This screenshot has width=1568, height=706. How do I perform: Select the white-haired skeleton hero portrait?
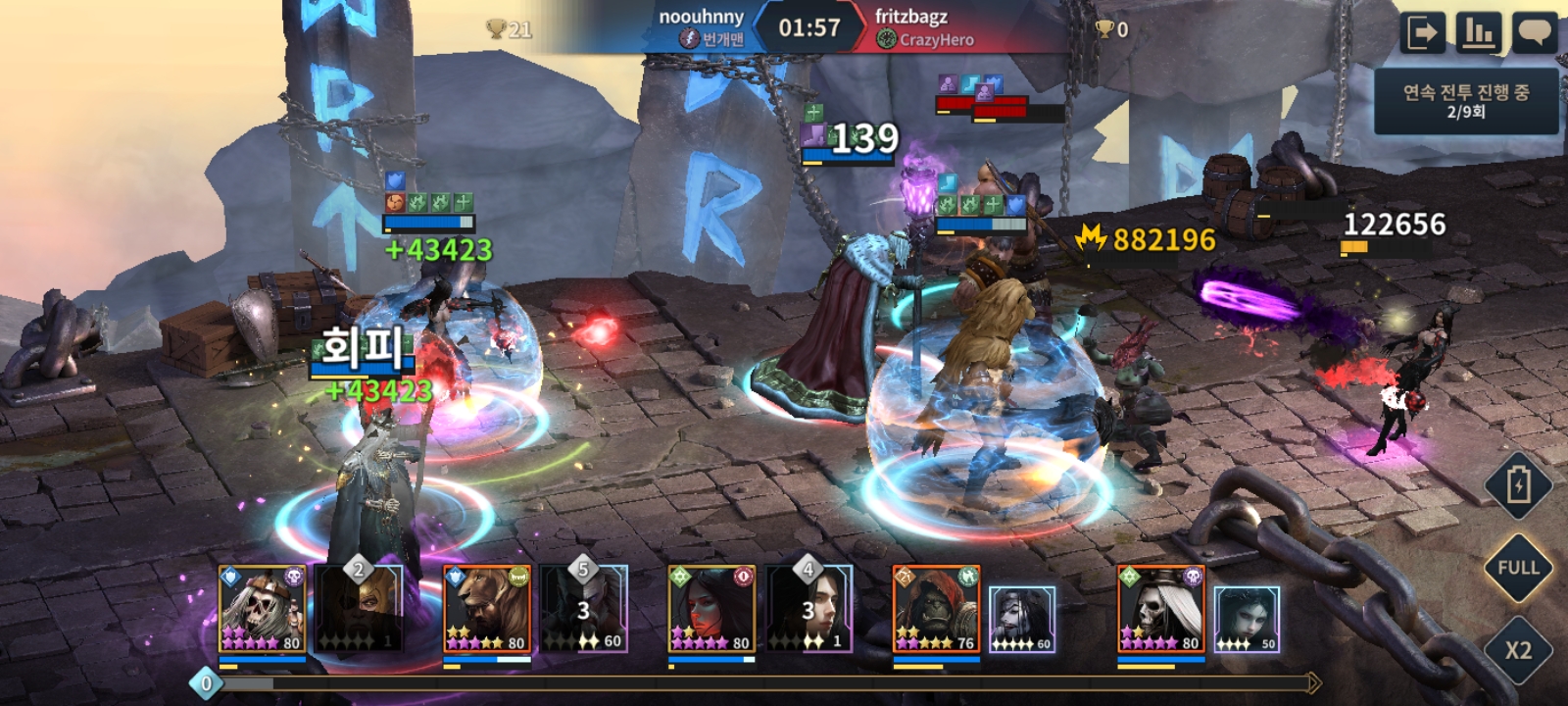[x=1160, y=610]
